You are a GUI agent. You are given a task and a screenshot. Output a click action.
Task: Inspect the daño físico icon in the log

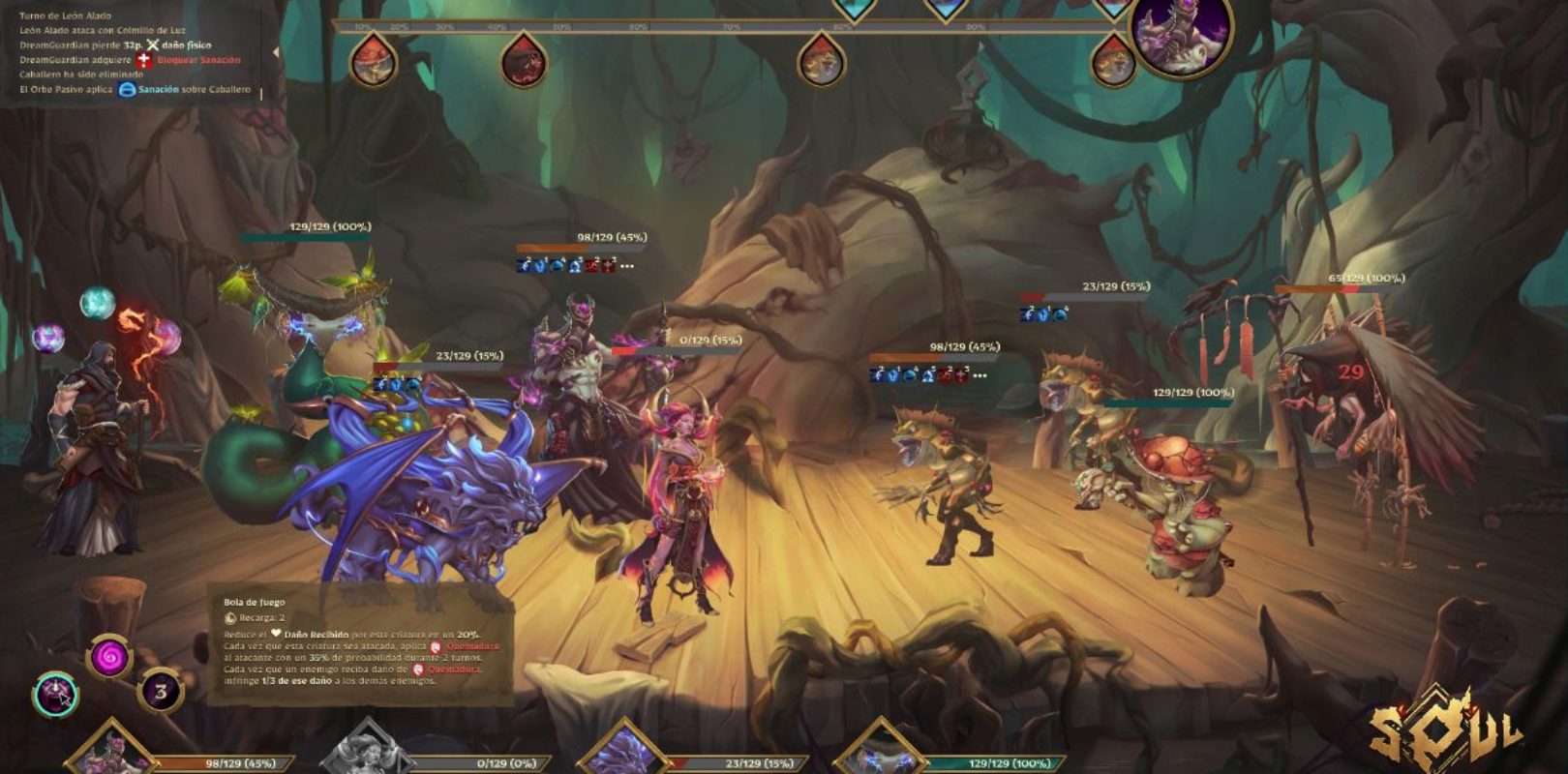[x=152, y=45]
